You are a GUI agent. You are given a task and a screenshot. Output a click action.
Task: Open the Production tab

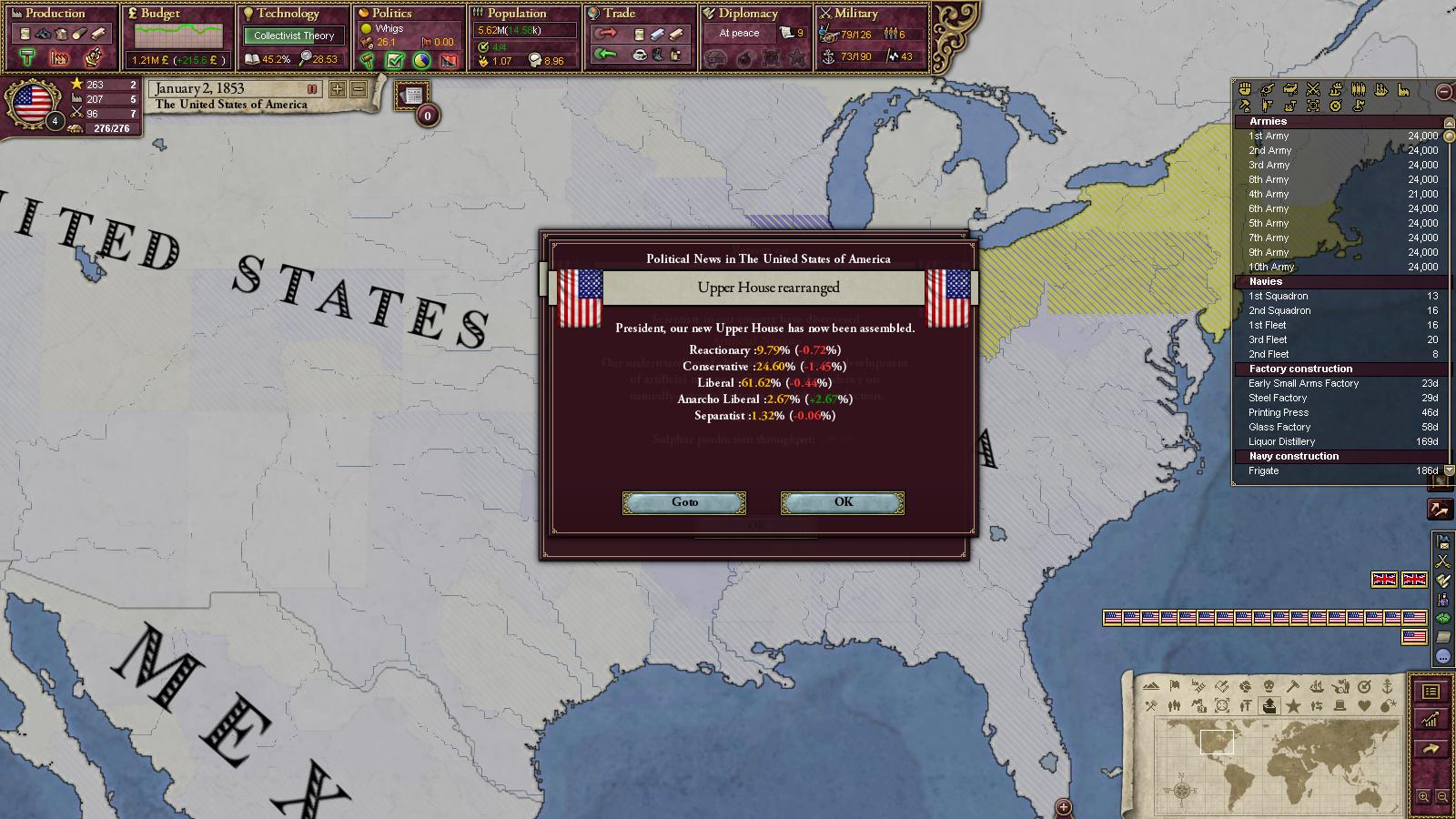coord(55,14)
